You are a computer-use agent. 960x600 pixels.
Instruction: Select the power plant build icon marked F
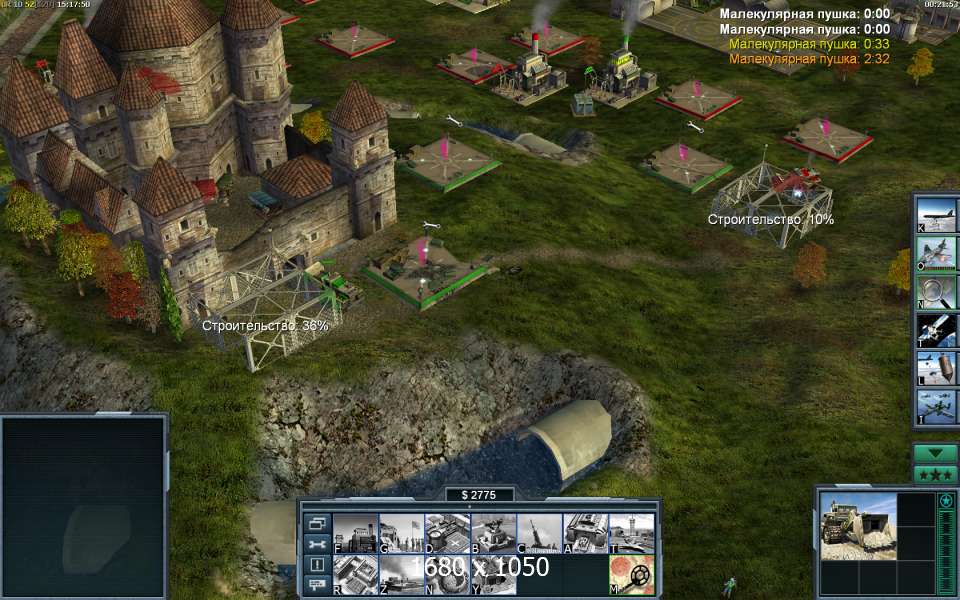pos(355,533)
